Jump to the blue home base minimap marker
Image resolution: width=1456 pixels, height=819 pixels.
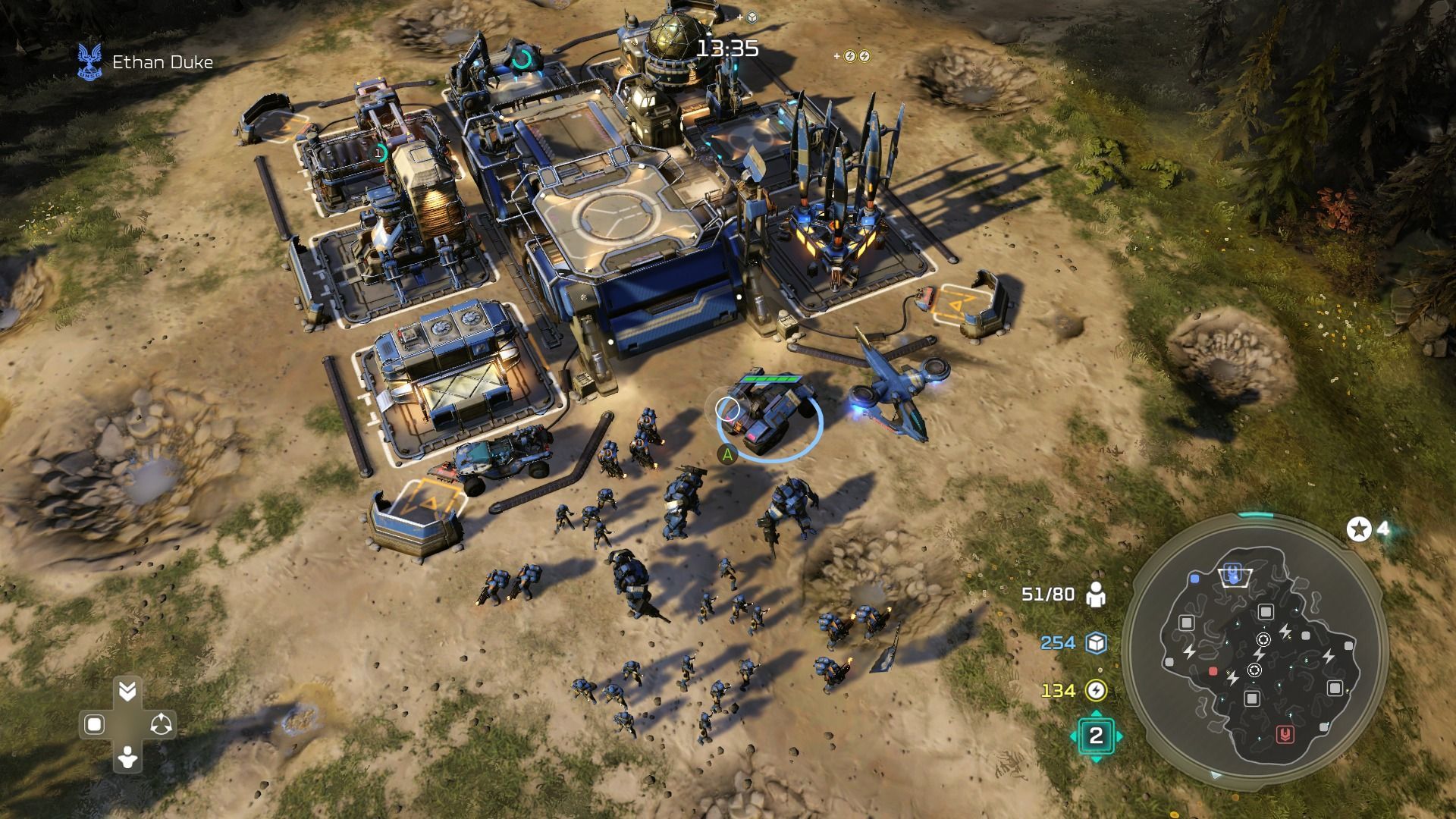pos(1234,573)
